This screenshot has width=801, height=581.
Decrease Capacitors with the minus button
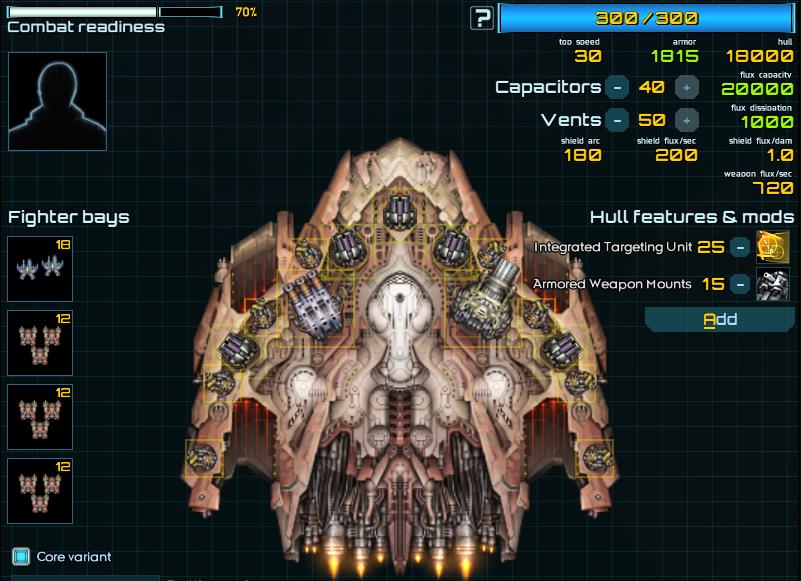(x=618, y=87)
